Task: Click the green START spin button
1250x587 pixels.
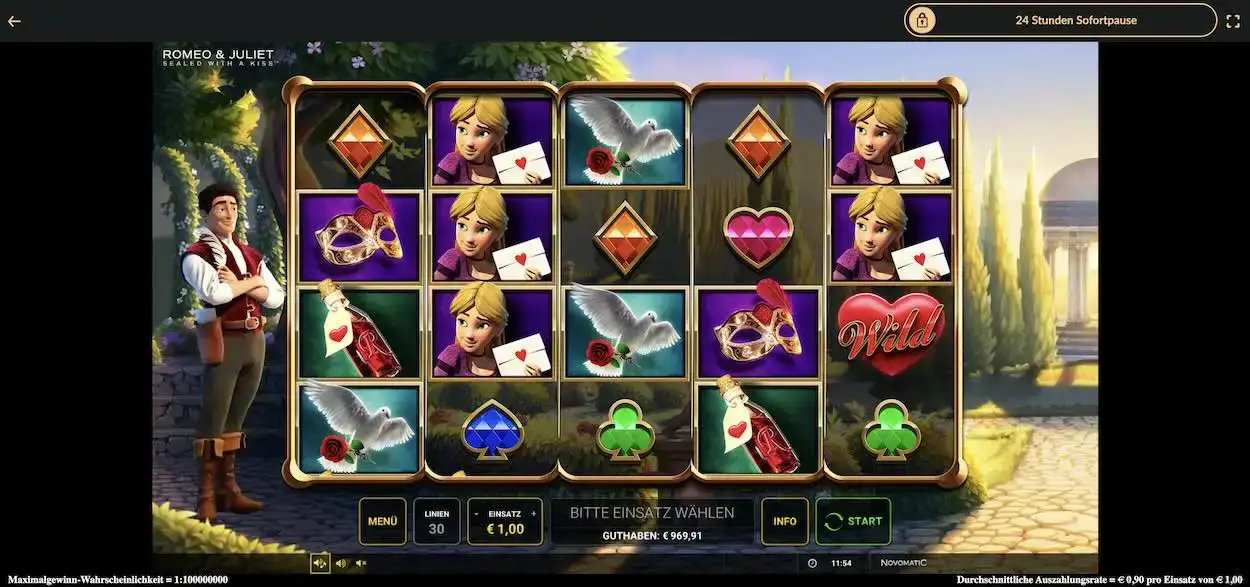Action: (x=853, y=521)
